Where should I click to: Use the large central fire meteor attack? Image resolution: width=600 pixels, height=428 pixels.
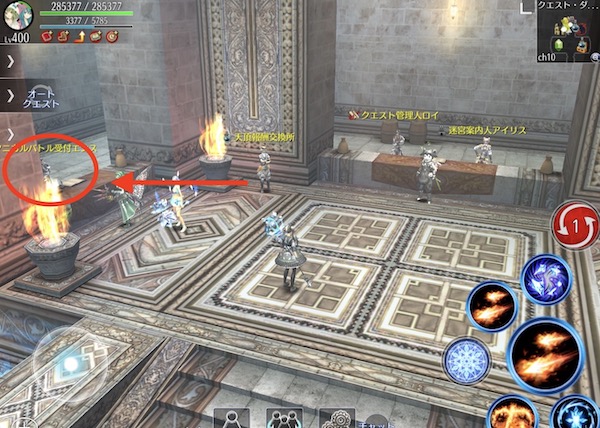pyautogui.click(x=545, y=354)
